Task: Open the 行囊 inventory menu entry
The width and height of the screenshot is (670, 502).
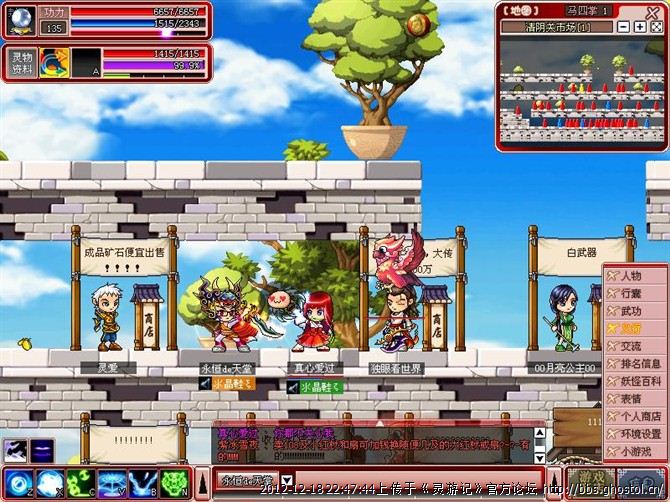Action: [x=631, y=293]
